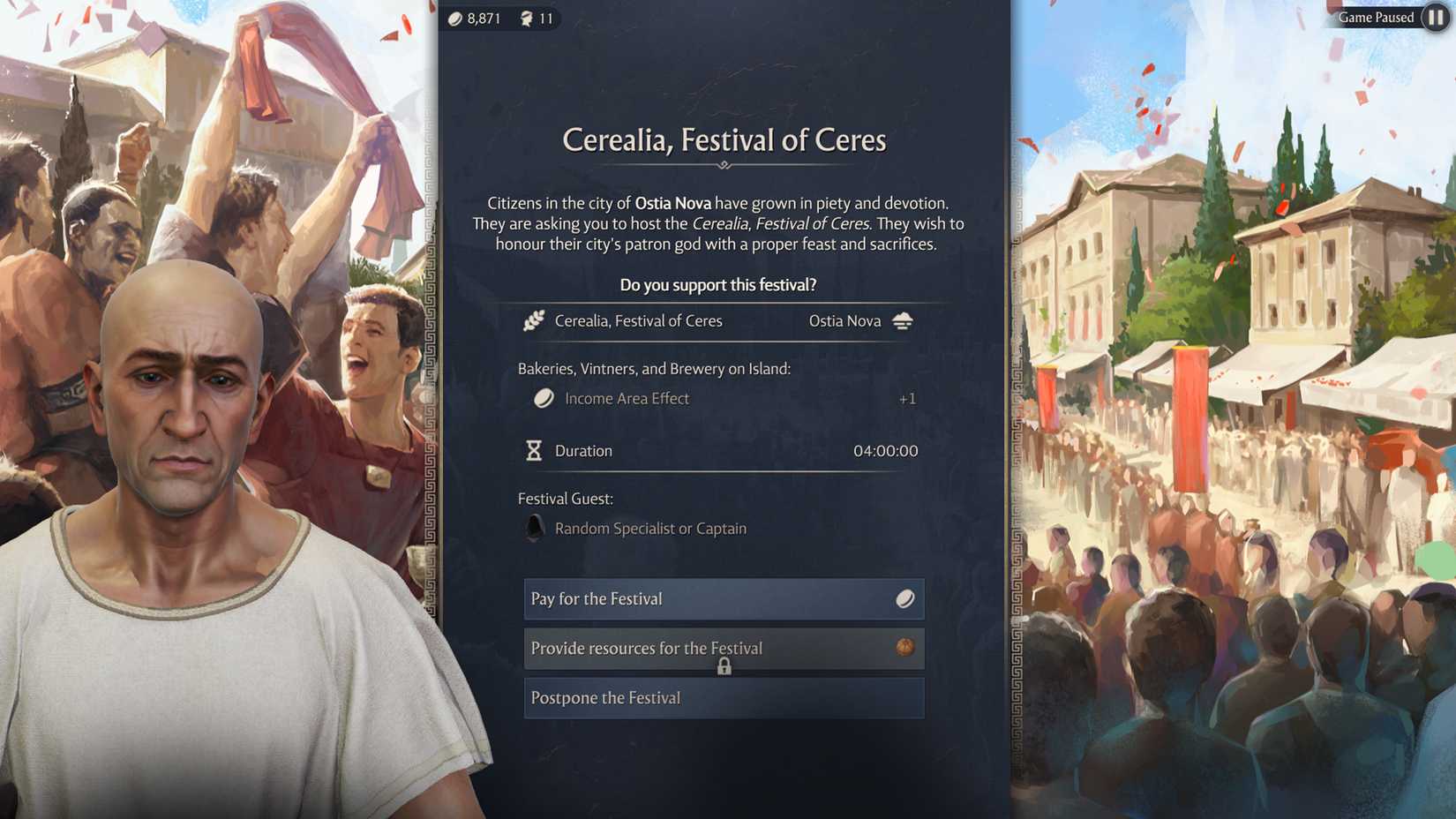Select the Pay for the Festival support option

(722, 599)
